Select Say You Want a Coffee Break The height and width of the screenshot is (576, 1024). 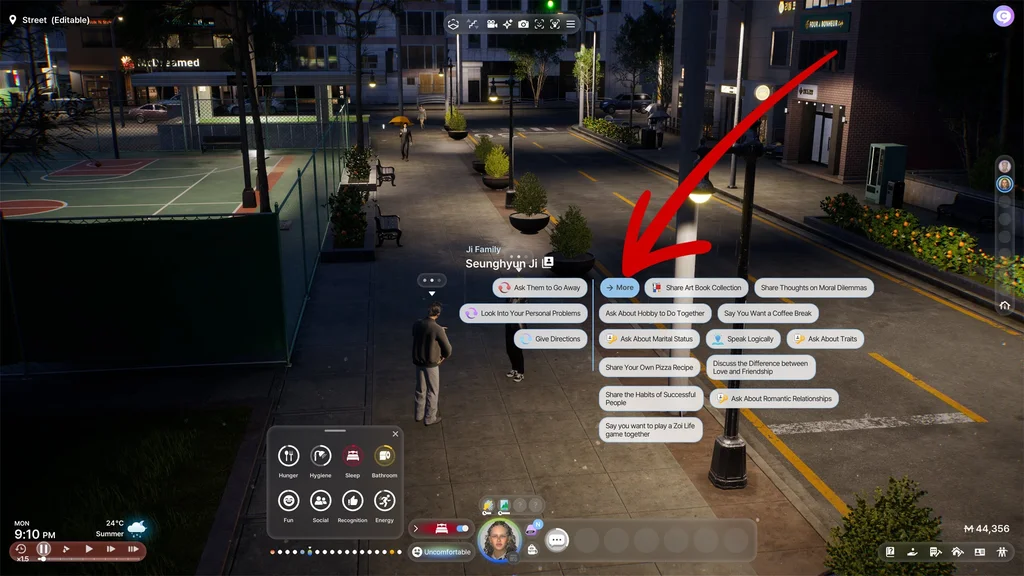[x=768, y=313]
